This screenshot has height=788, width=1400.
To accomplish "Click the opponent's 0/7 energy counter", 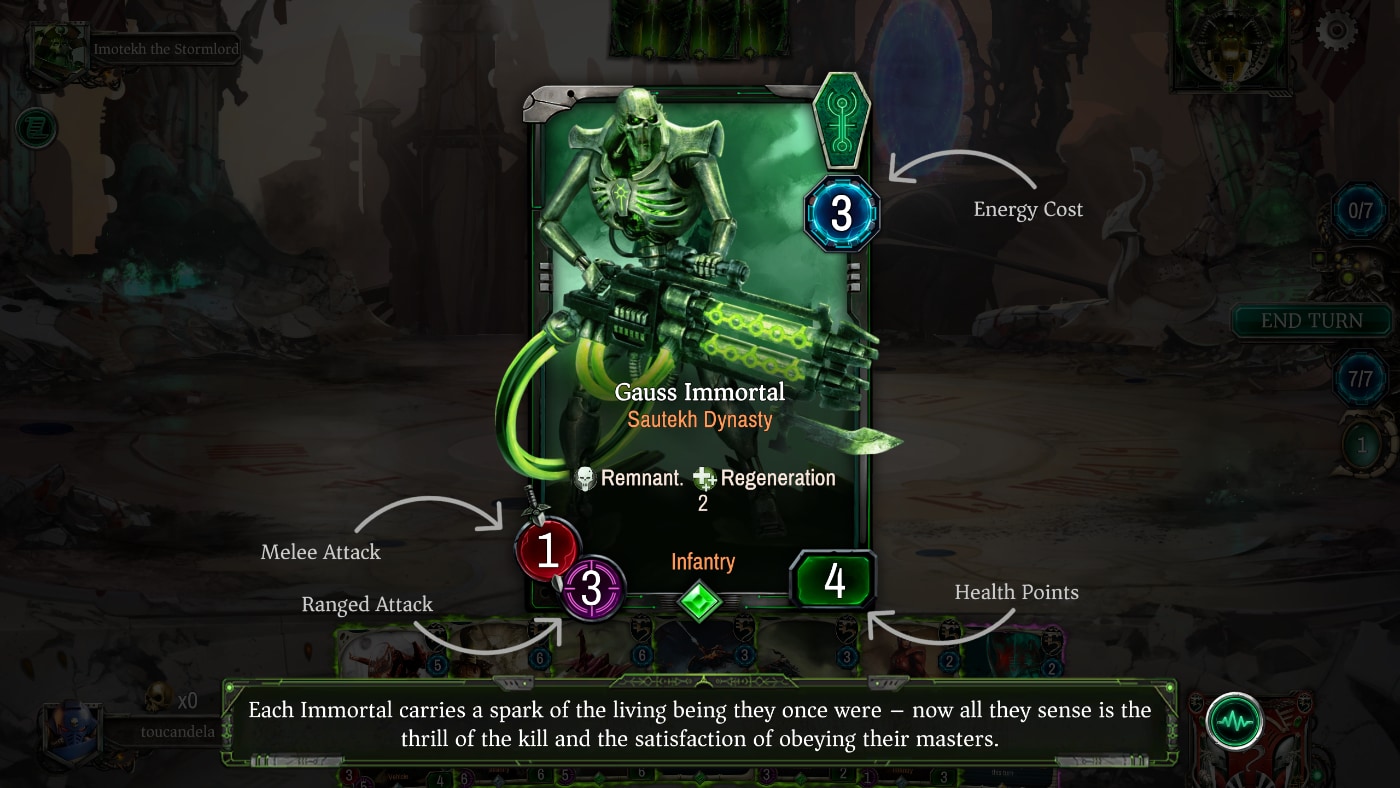I will click(1361, 211).
